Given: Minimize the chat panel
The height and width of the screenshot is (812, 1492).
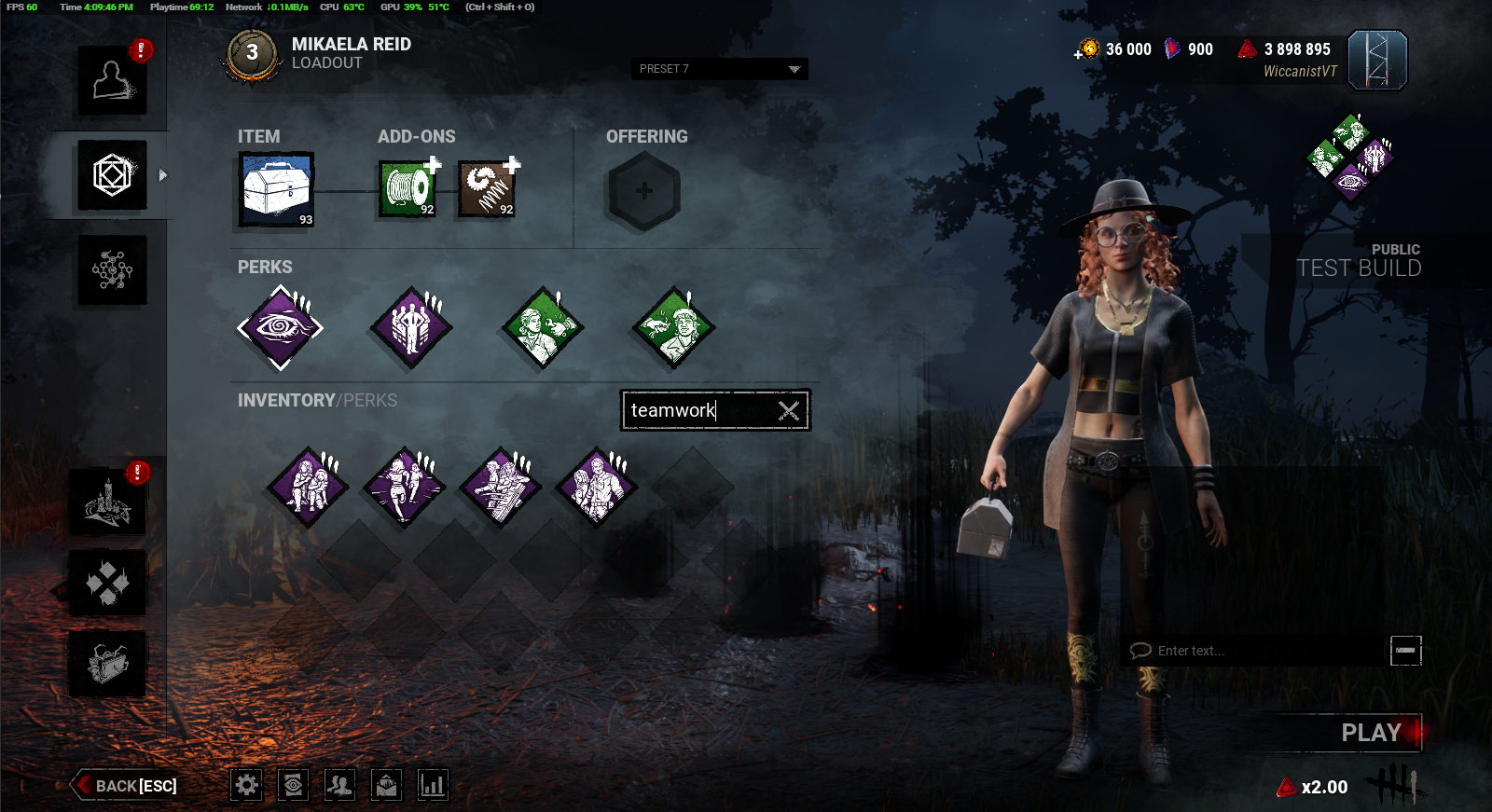Looking at the screenshot, I should coord(1405,650).
